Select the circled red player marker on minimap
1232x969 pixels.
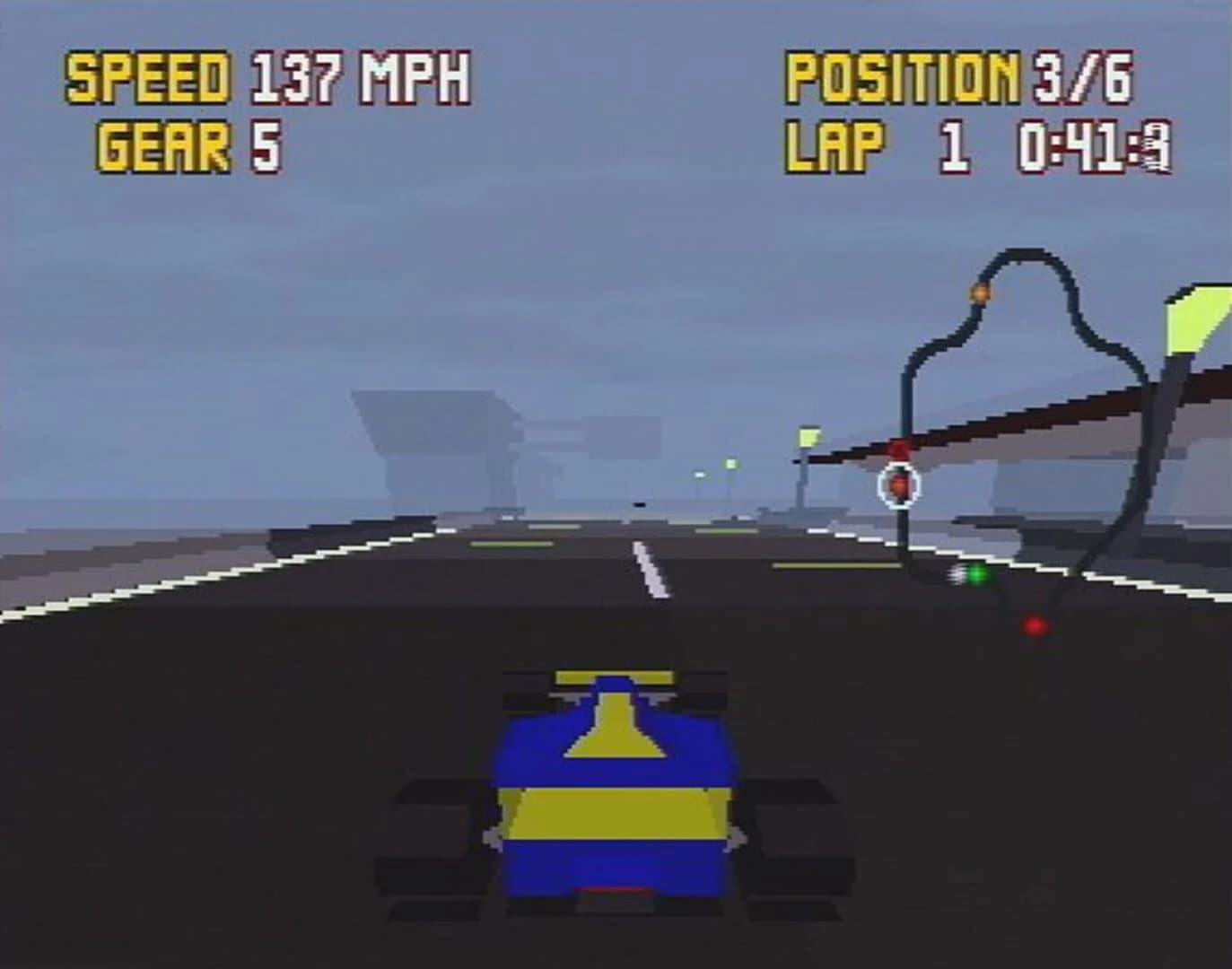point(898,484)
